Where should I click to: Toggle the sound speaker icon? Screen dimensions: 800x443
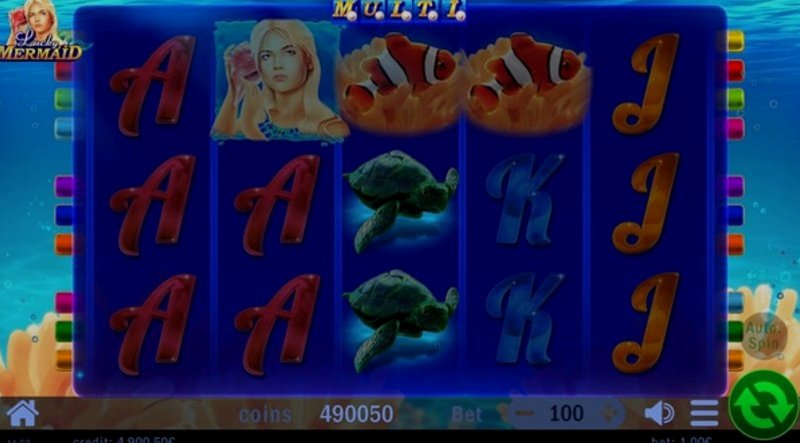click(659, 413)
